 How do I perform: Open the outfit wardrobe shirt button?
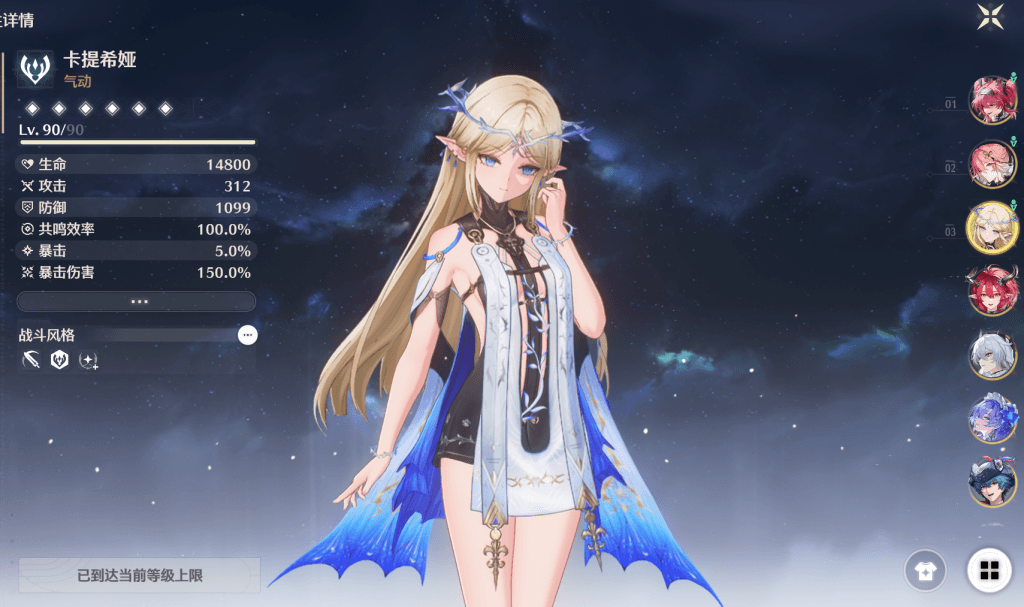pos(925,571)
